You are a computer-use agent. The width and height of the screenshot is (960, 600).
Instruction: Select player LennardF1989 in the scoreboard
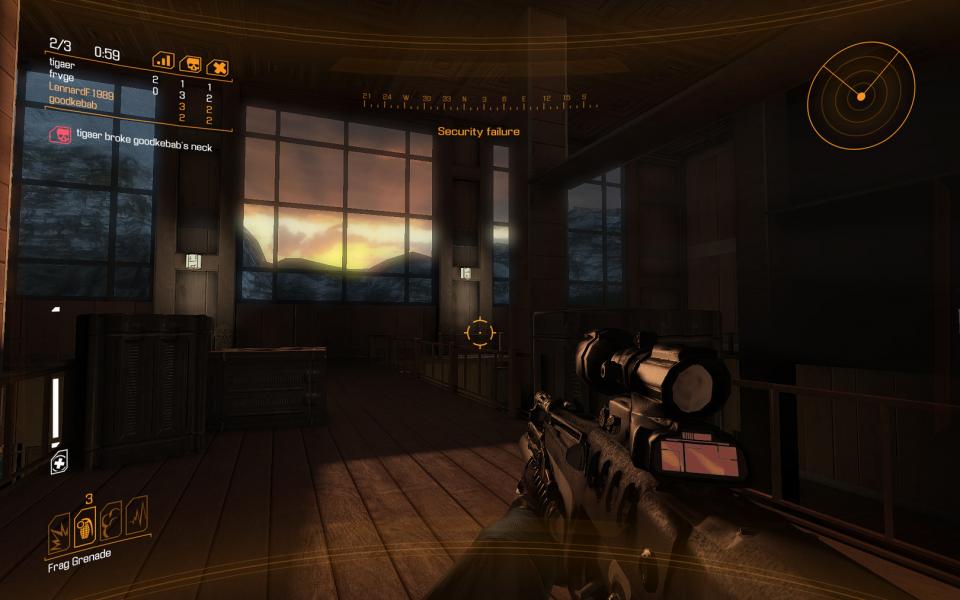[x=81, y=87]
